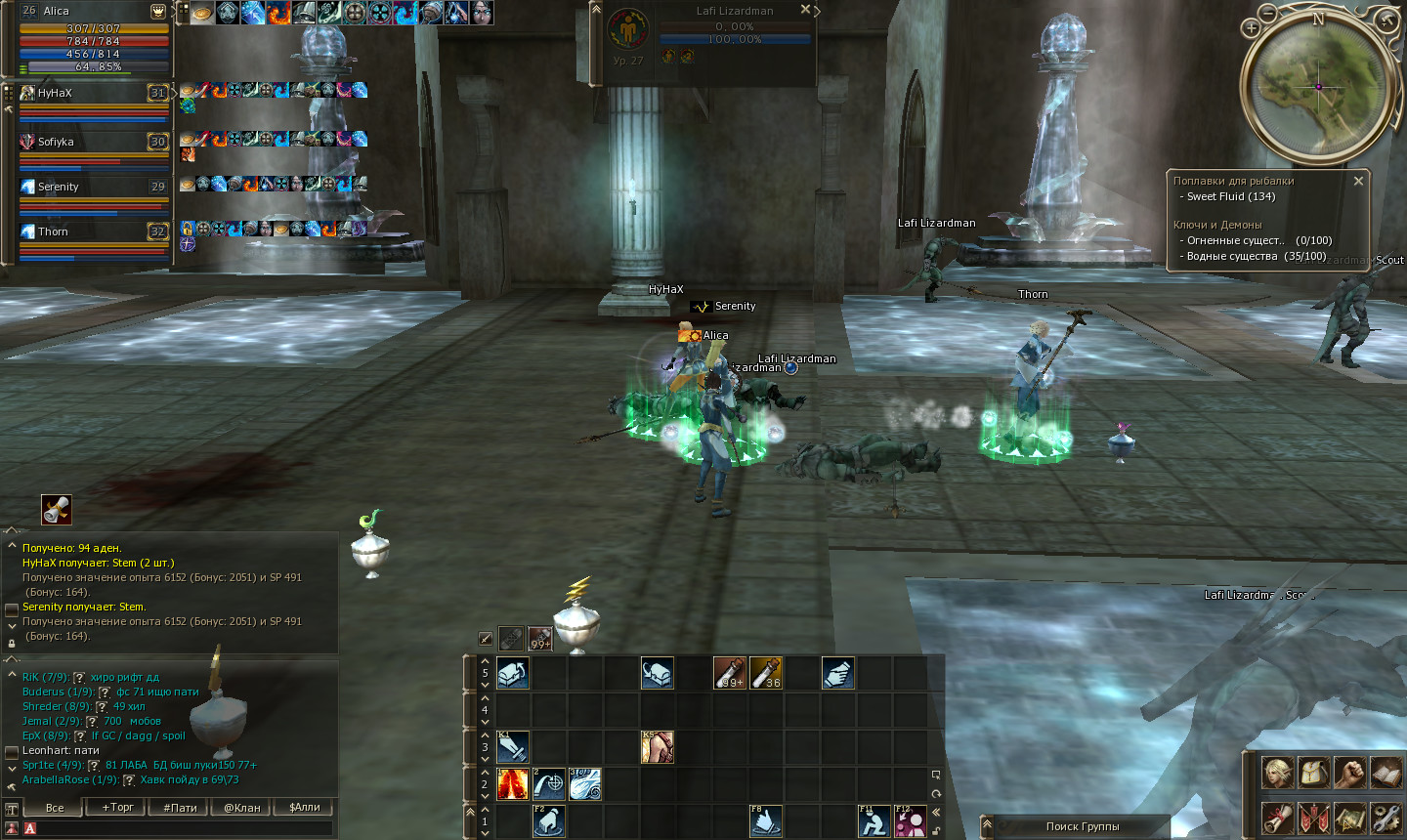Show the $Алли chat tab
Viewport: 1407px width, 840px height.
tap(305, 808)
